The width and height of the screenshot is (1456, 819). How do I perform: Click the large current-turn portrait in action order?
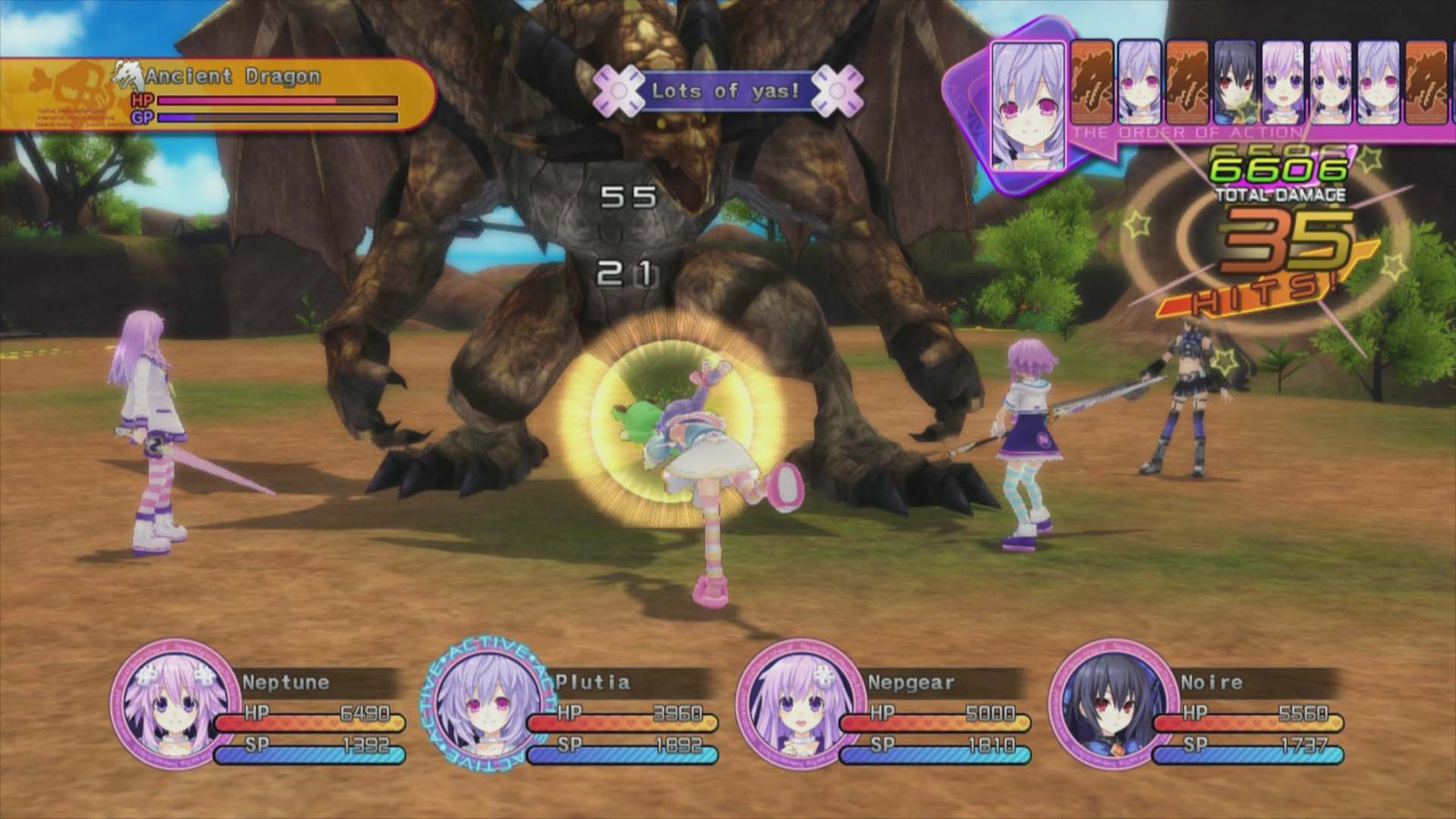point(1027,106)
